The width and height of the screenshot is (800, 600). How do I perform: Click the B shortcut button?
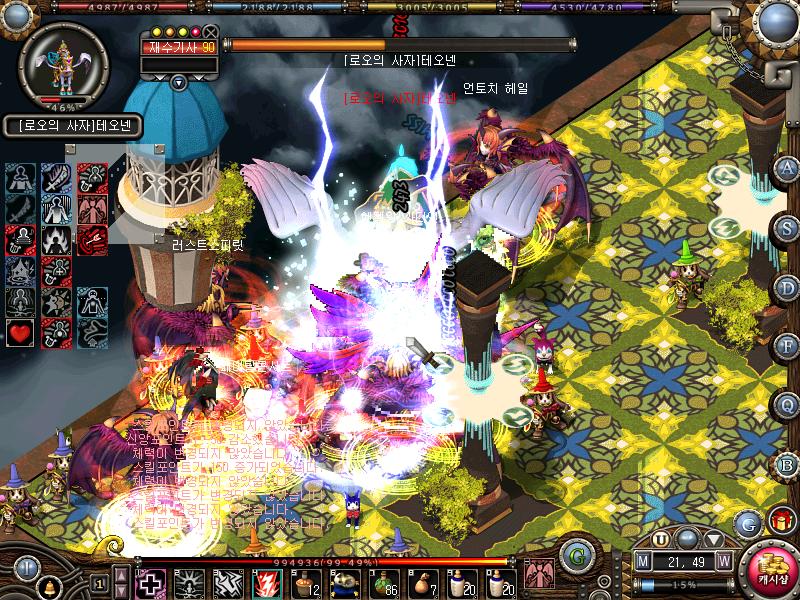click(787, 463)
